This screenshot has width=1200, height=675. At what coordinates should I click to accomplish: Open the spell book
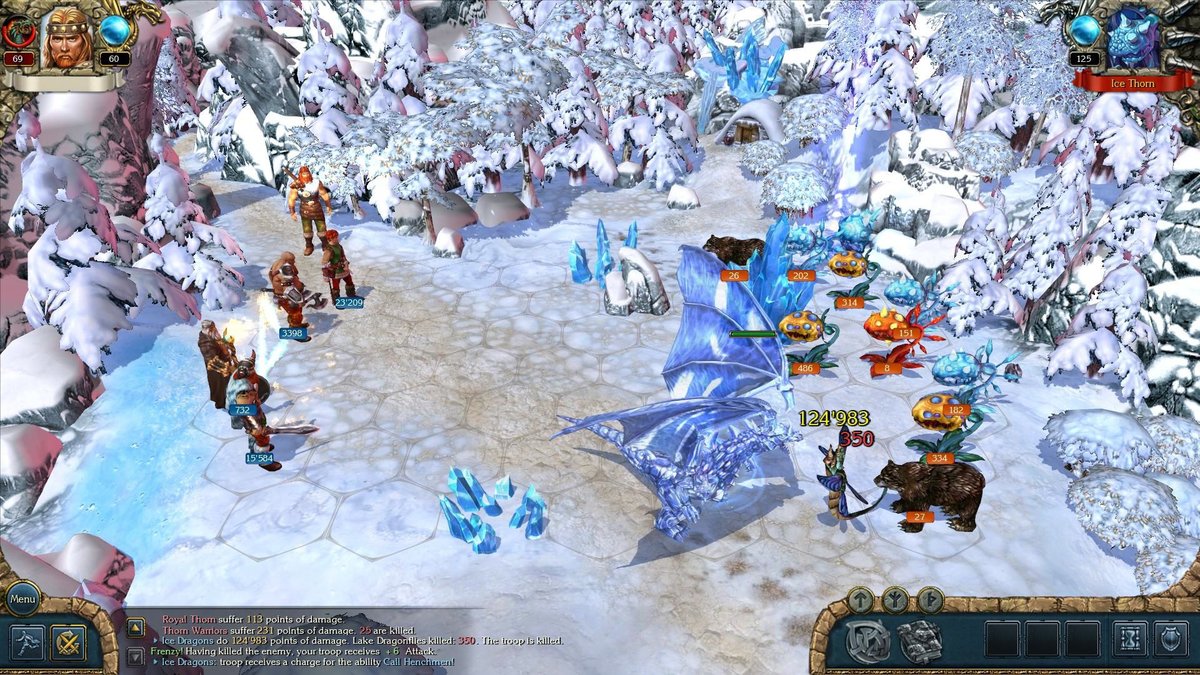click(919, 641)
